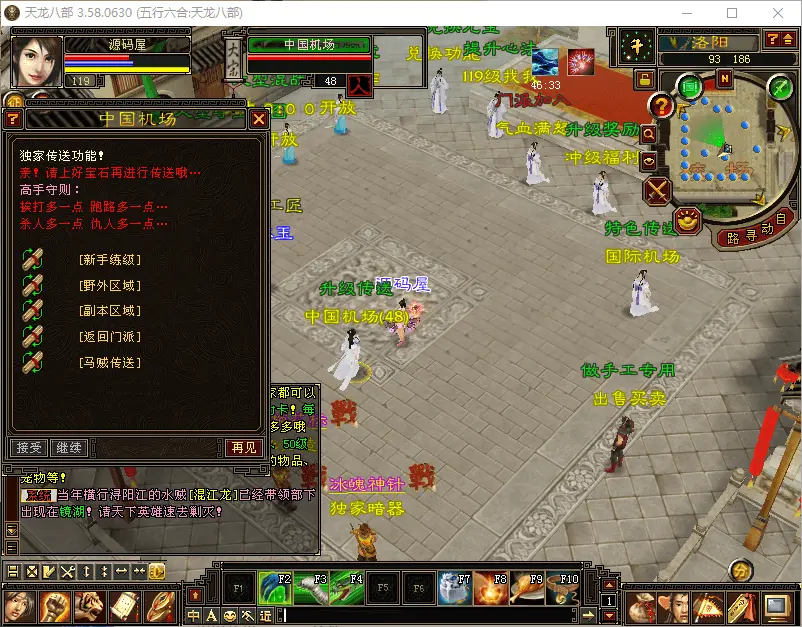This screenshot has width=802, height=627.
Task: Choose the 新手练级 teleport option
Action: coord(110,260)
